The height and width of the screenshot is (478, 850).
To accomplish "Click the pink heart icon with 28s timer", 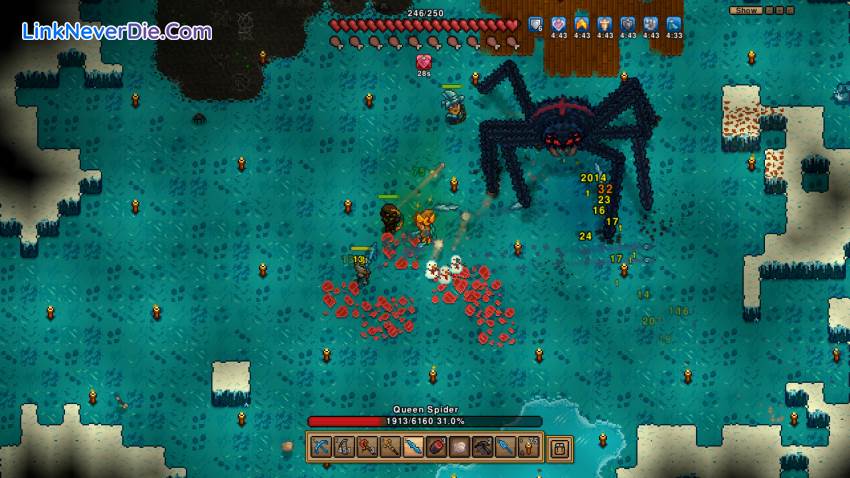I will [x=424, y=62].
